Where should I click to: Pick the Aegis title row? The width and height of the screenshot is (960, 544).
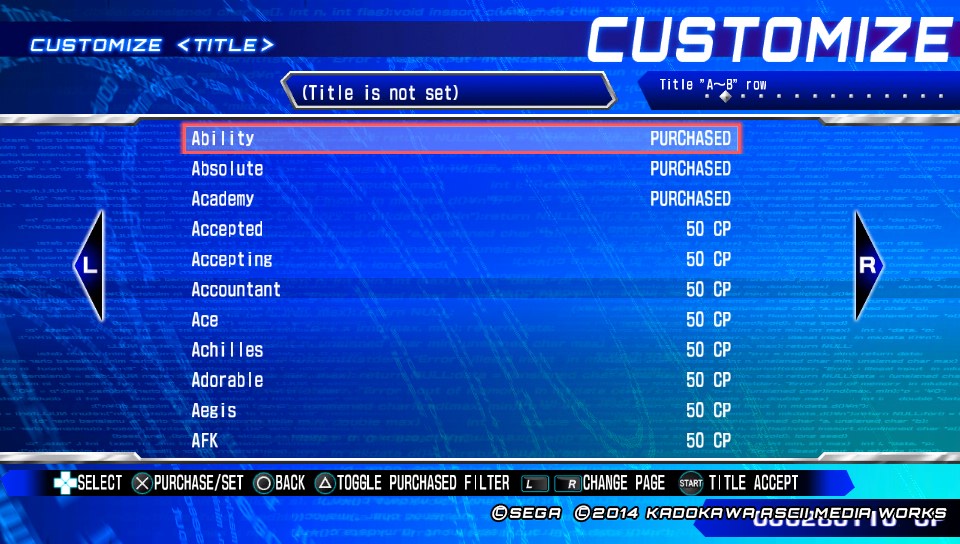pyautogui.click(x=461, y=410)
